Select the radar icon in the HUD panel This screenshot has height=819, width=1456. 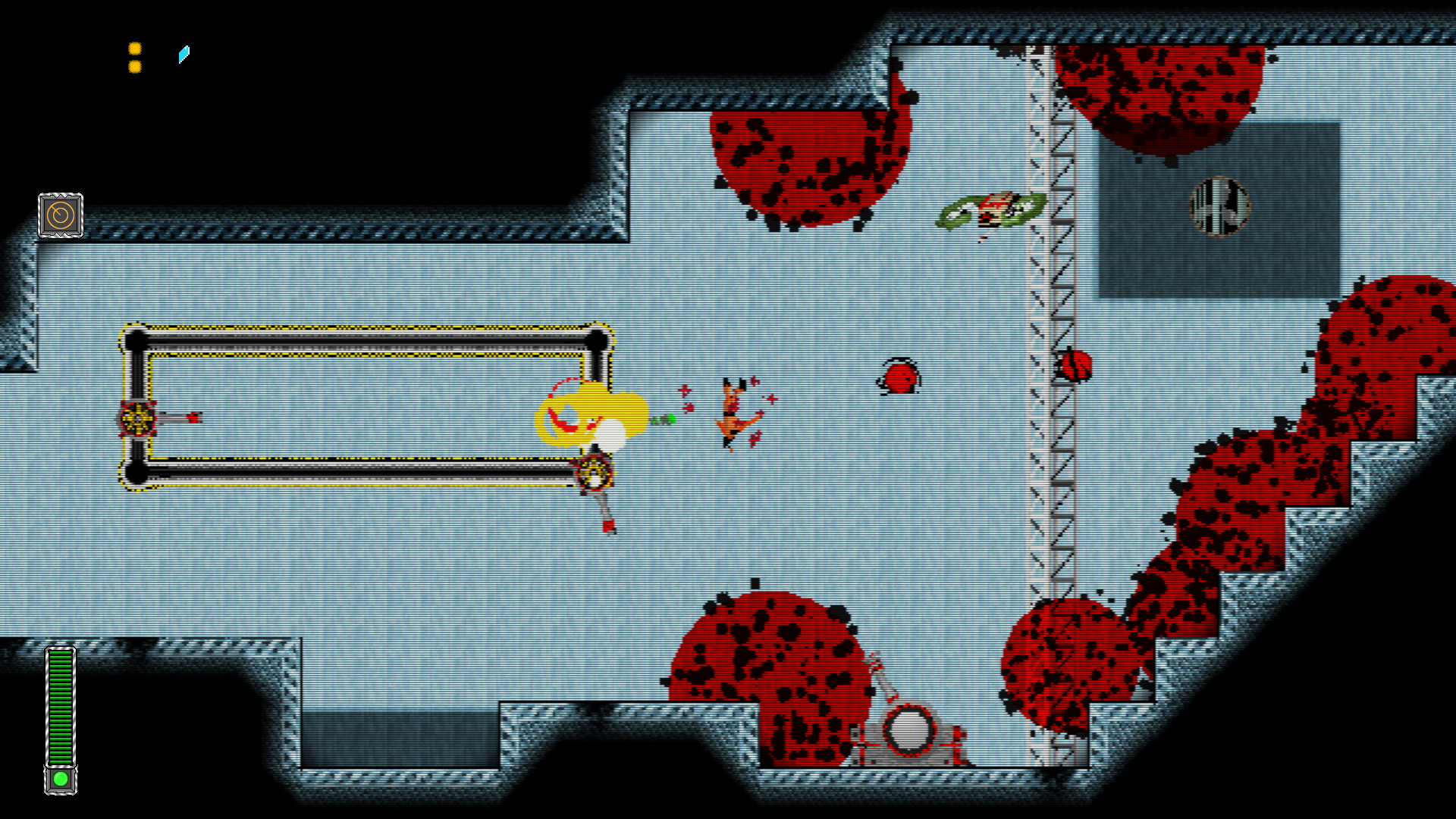[61, 215]
